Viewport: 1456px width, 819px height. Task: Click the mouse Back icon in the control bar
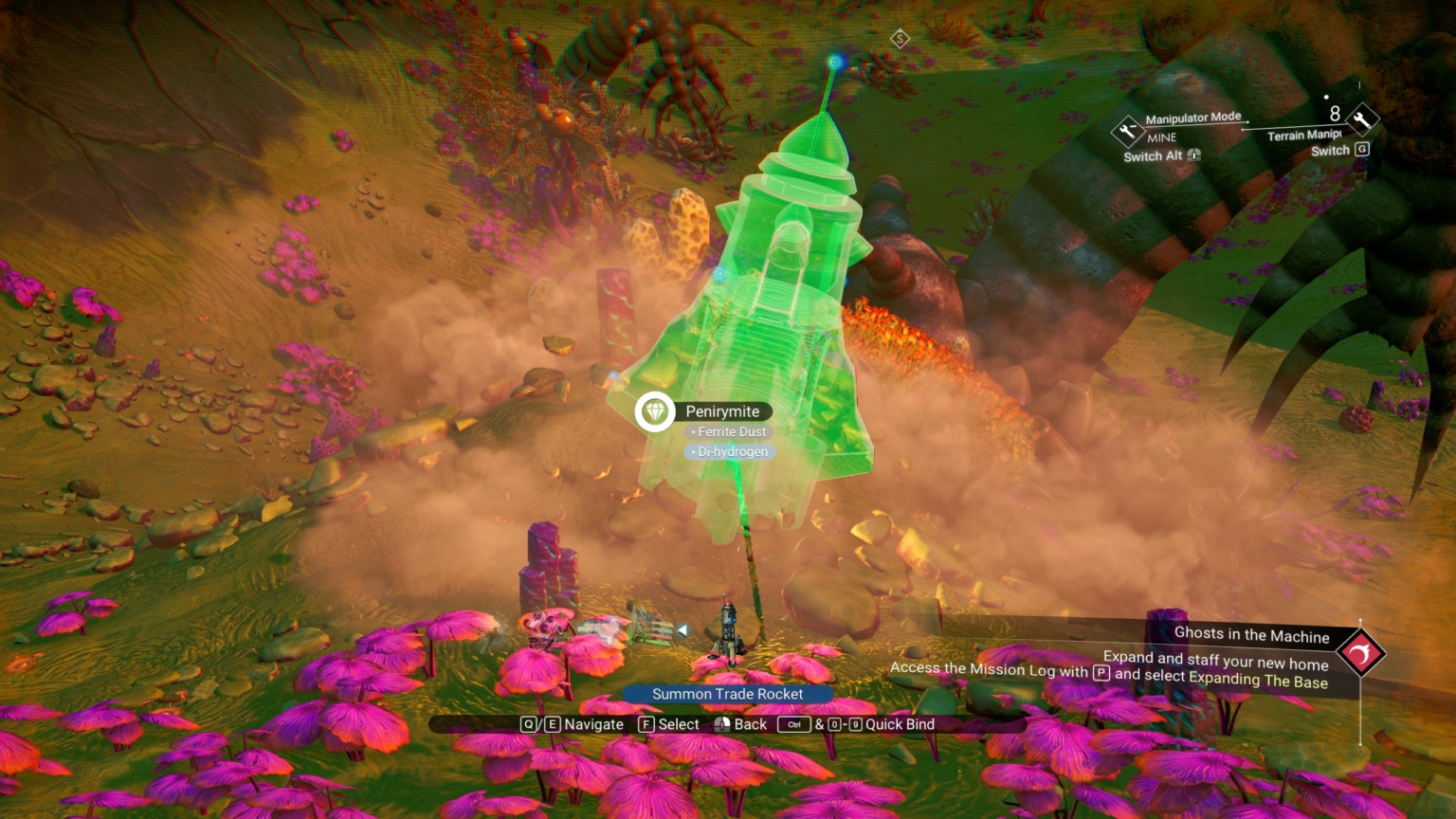(x=721, y=724)
